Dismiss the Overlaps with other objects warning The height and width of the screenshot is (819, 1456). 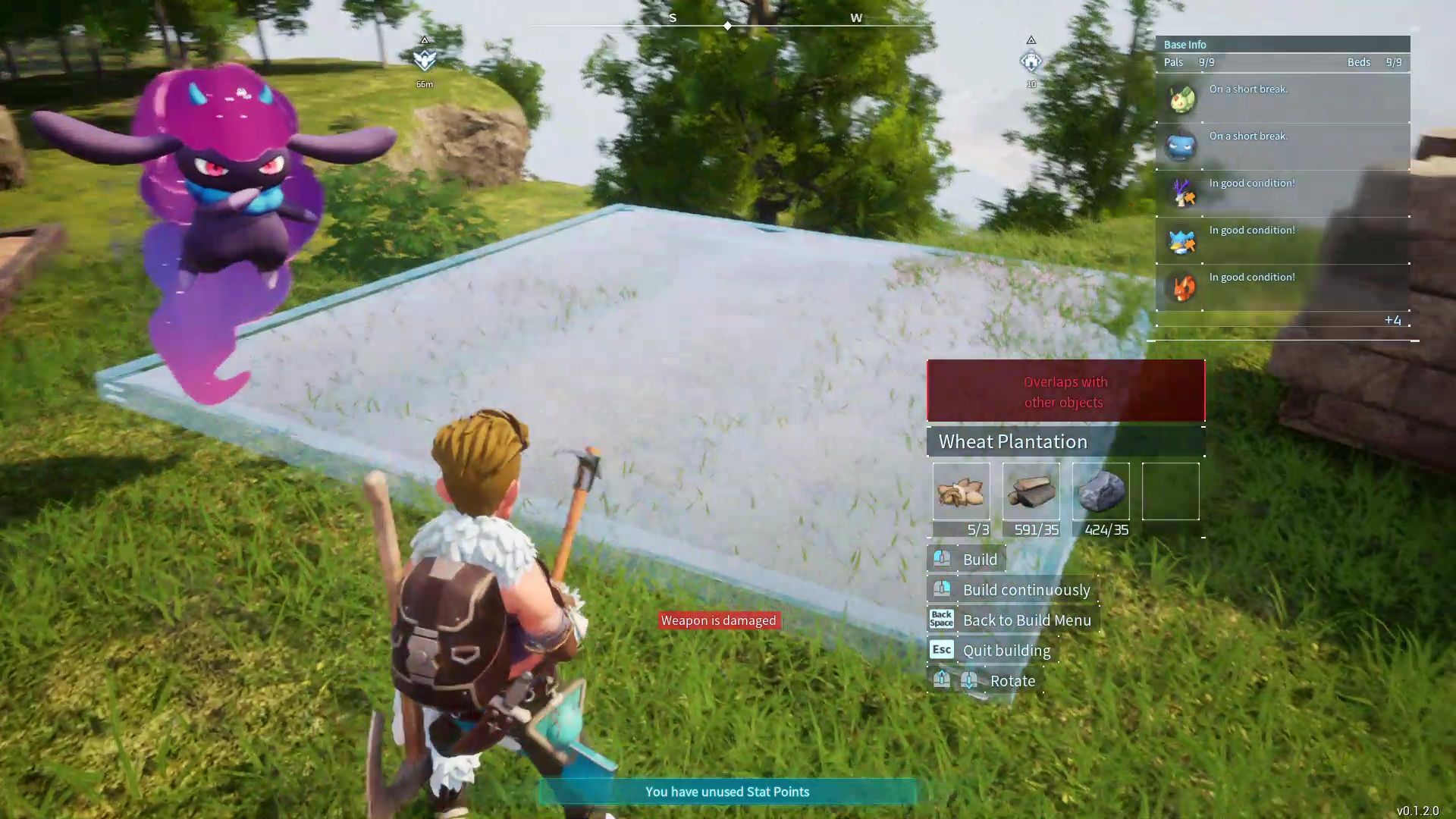[x=1065, y=391]
